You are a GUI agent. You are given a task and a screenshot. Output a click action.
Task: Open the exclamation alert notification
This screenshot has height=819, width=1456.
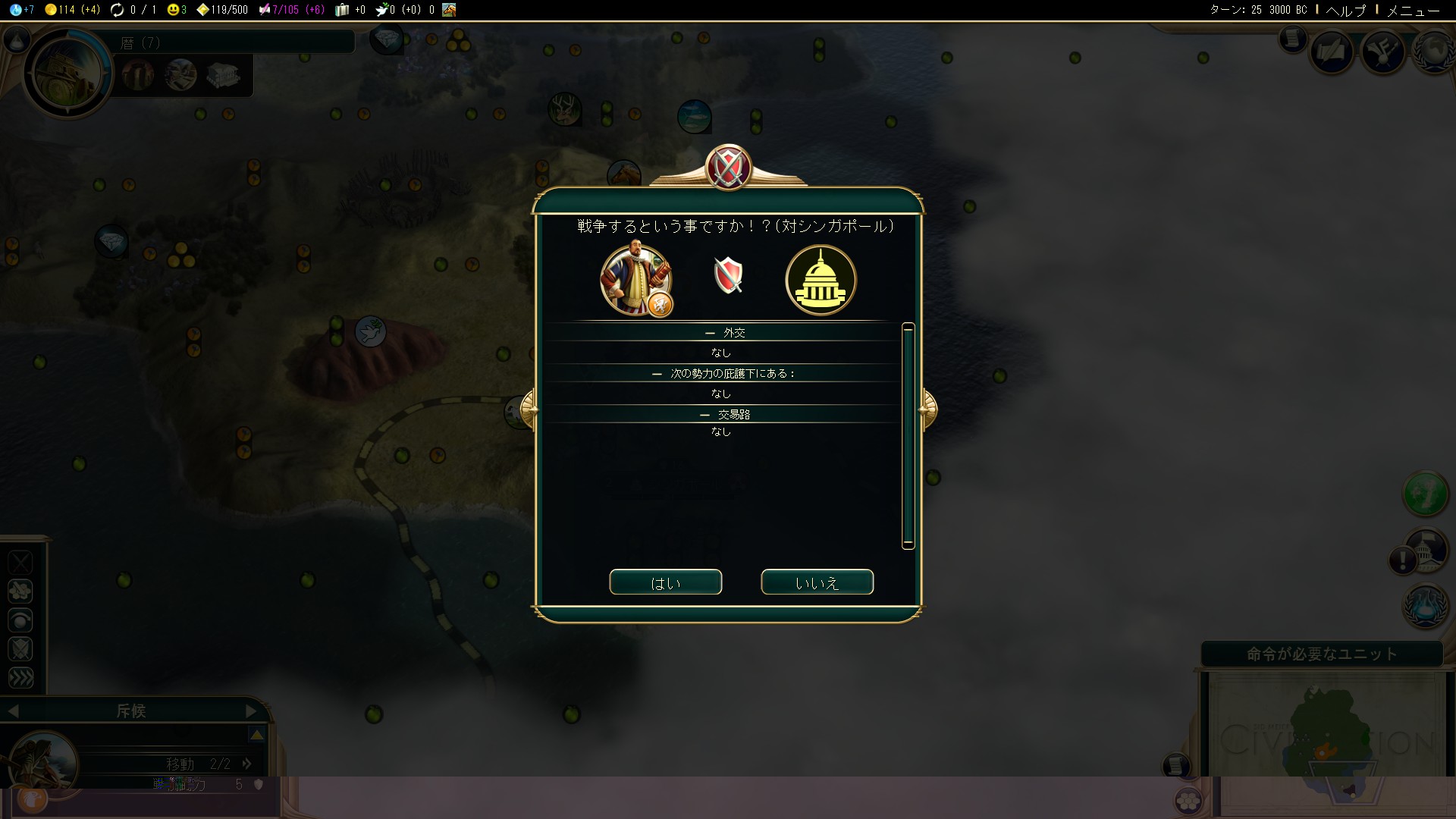pyautogui.click(x=1402, y=561)
